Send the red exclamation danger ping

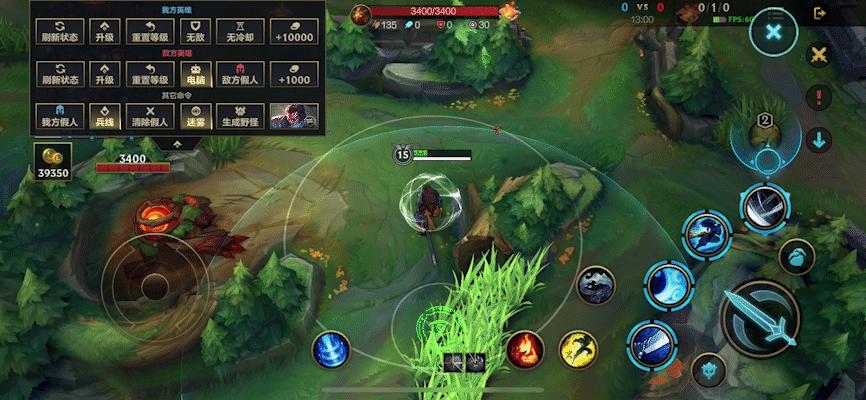(x=820, y=97)
